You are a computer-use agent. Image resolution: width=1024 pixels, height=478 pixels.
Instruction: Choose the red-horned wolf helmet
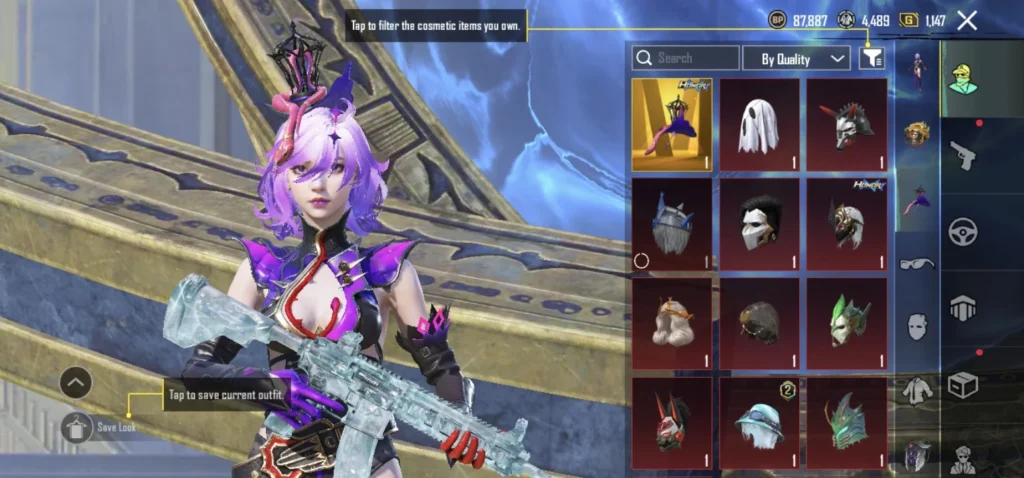(x=847, y=125)
